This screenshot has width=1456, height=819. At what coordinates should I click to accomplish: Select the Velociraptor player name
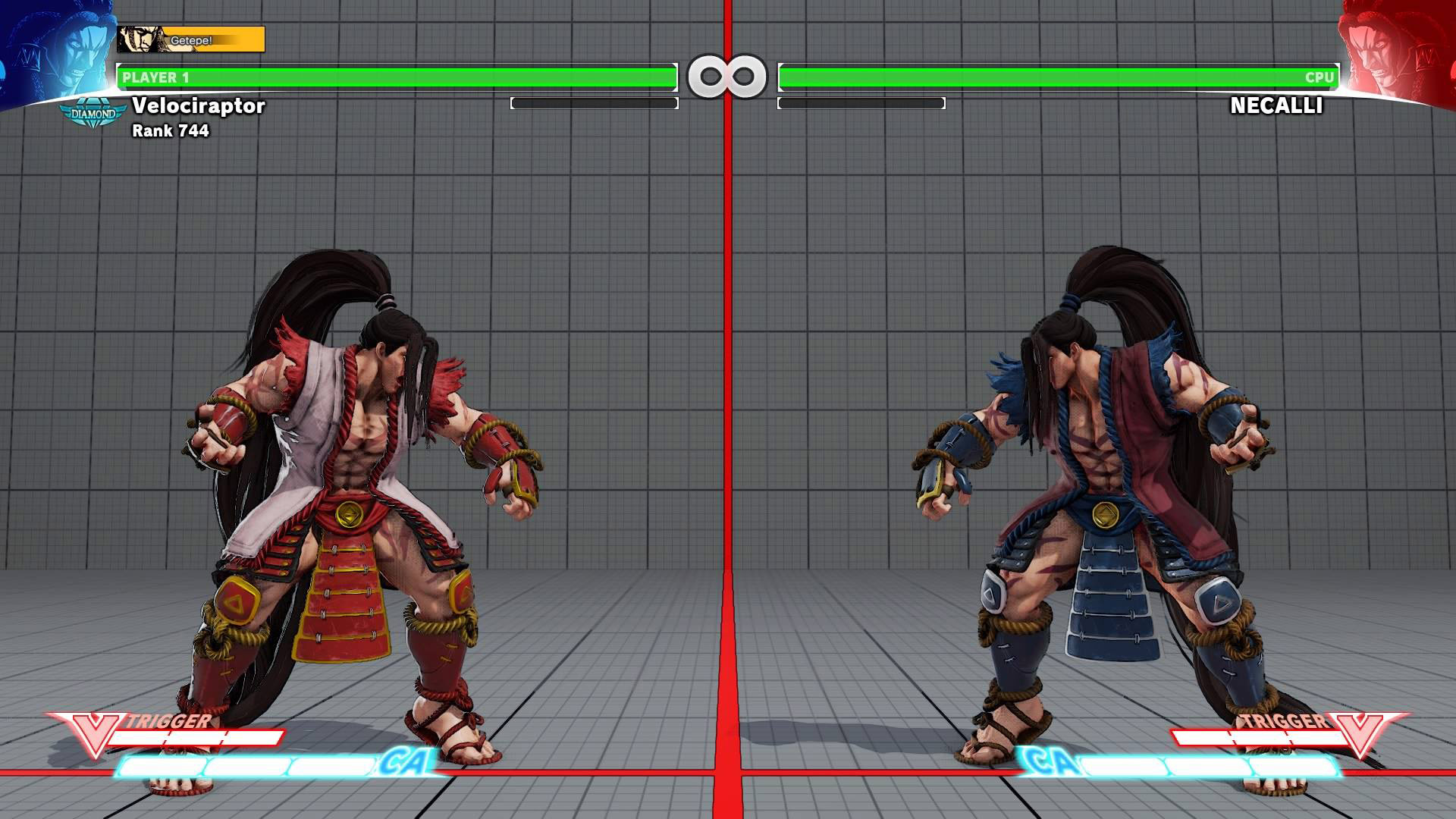[x=199, y=107]
